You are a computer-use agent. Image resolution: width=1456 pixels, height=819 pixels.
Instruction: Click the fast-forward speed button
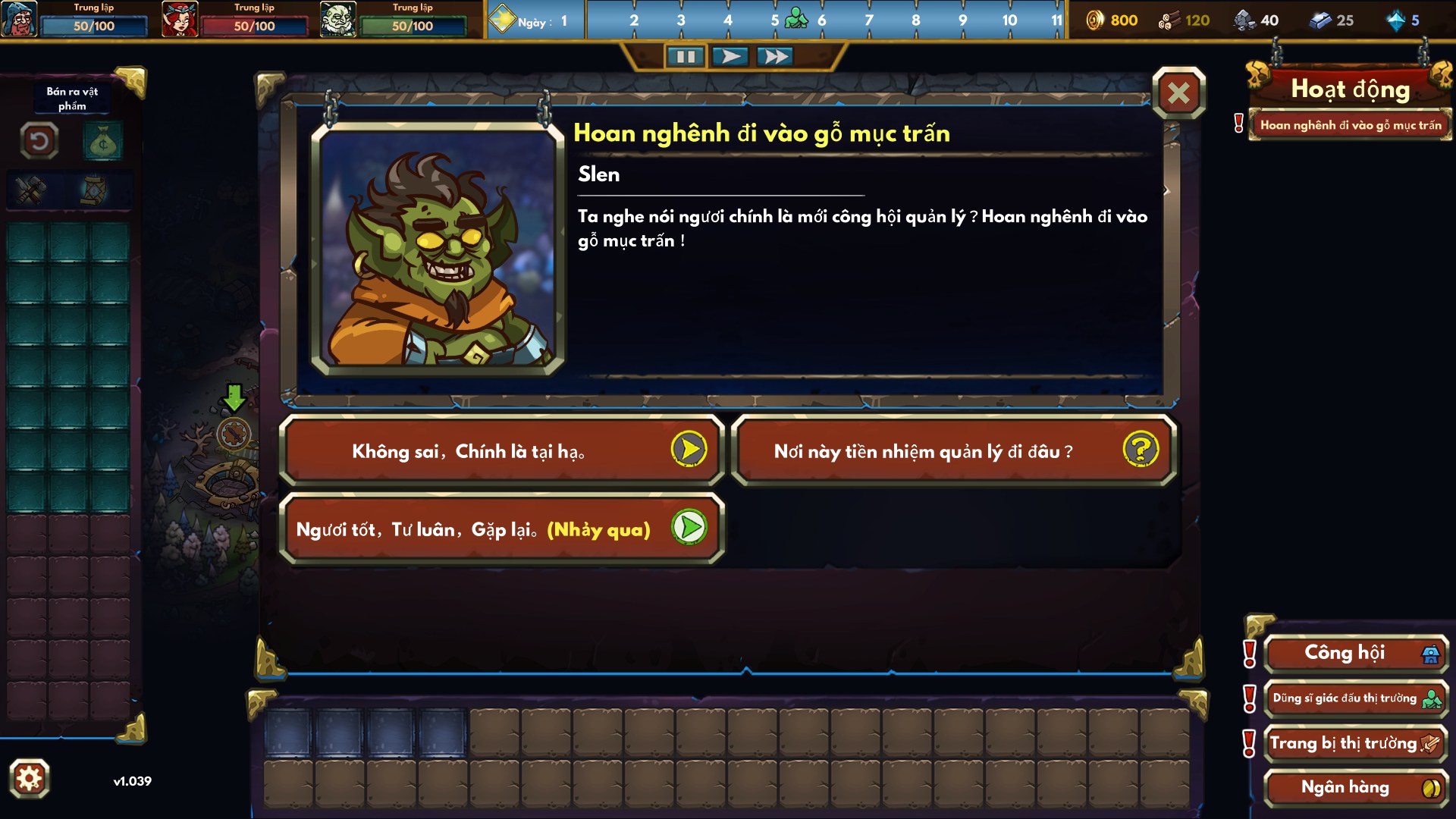[774, 55]
